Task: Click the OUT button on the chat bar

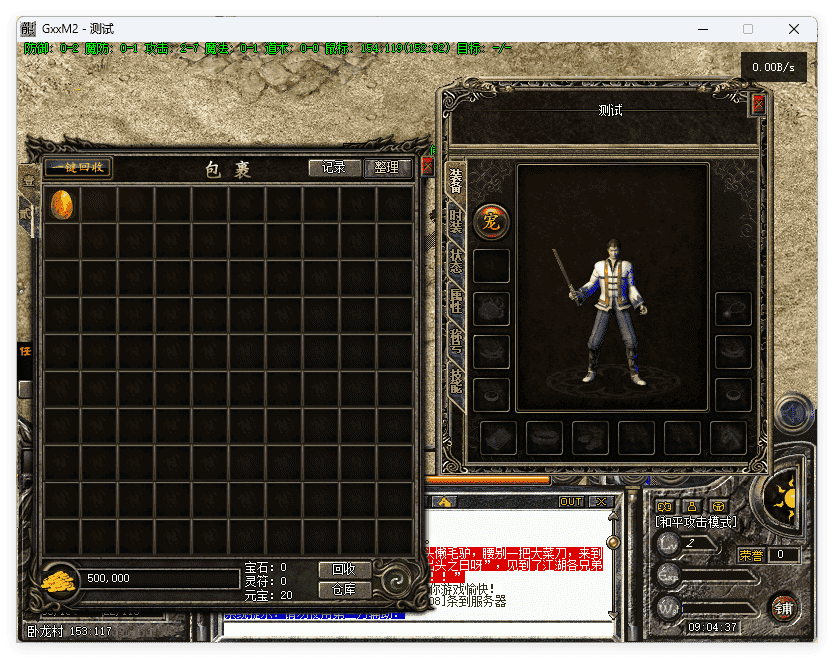Action: [571, 502]
